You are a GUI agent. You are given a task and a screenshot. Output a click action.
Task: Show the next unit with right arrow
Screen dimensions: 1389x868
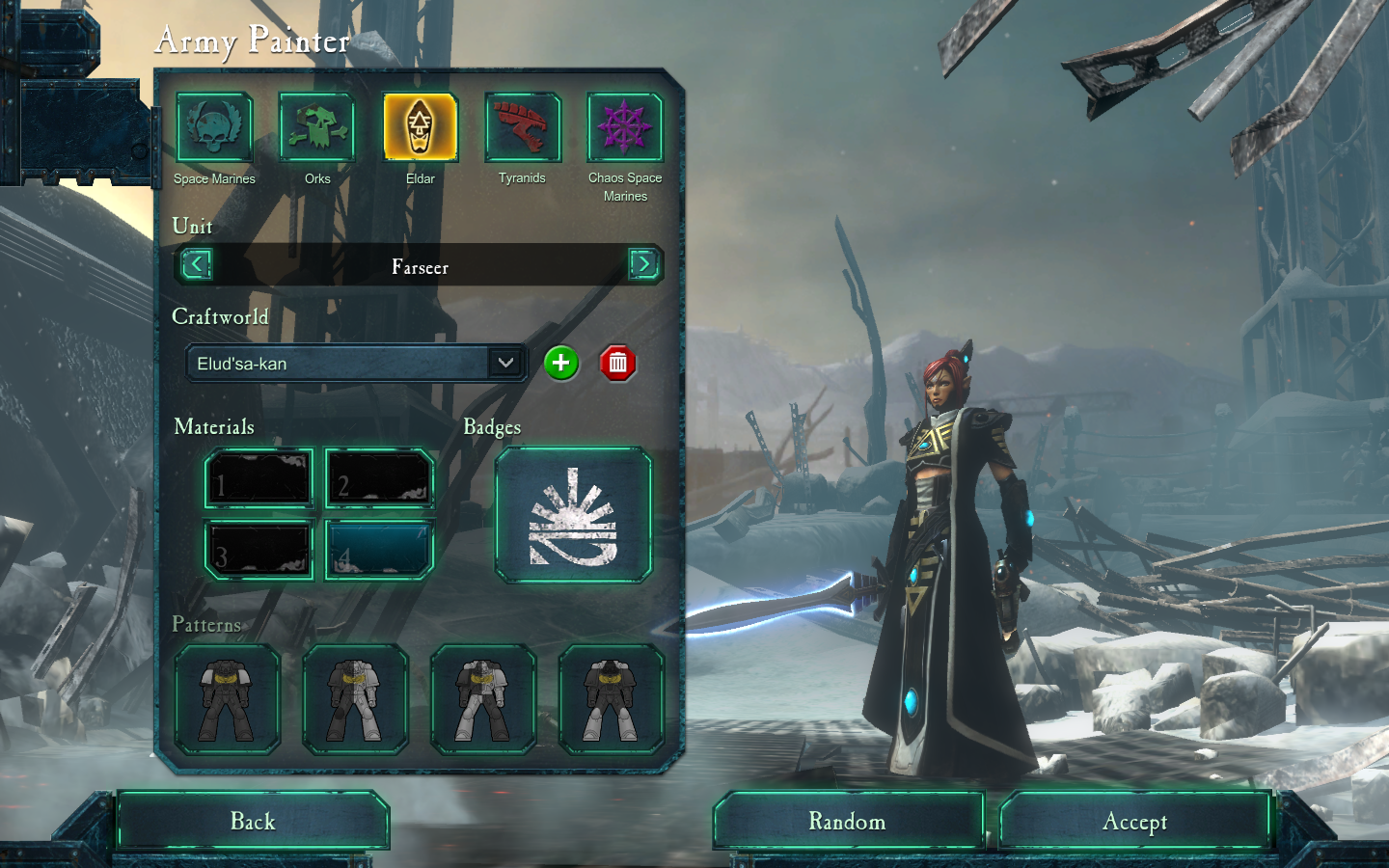pos(643,264)
